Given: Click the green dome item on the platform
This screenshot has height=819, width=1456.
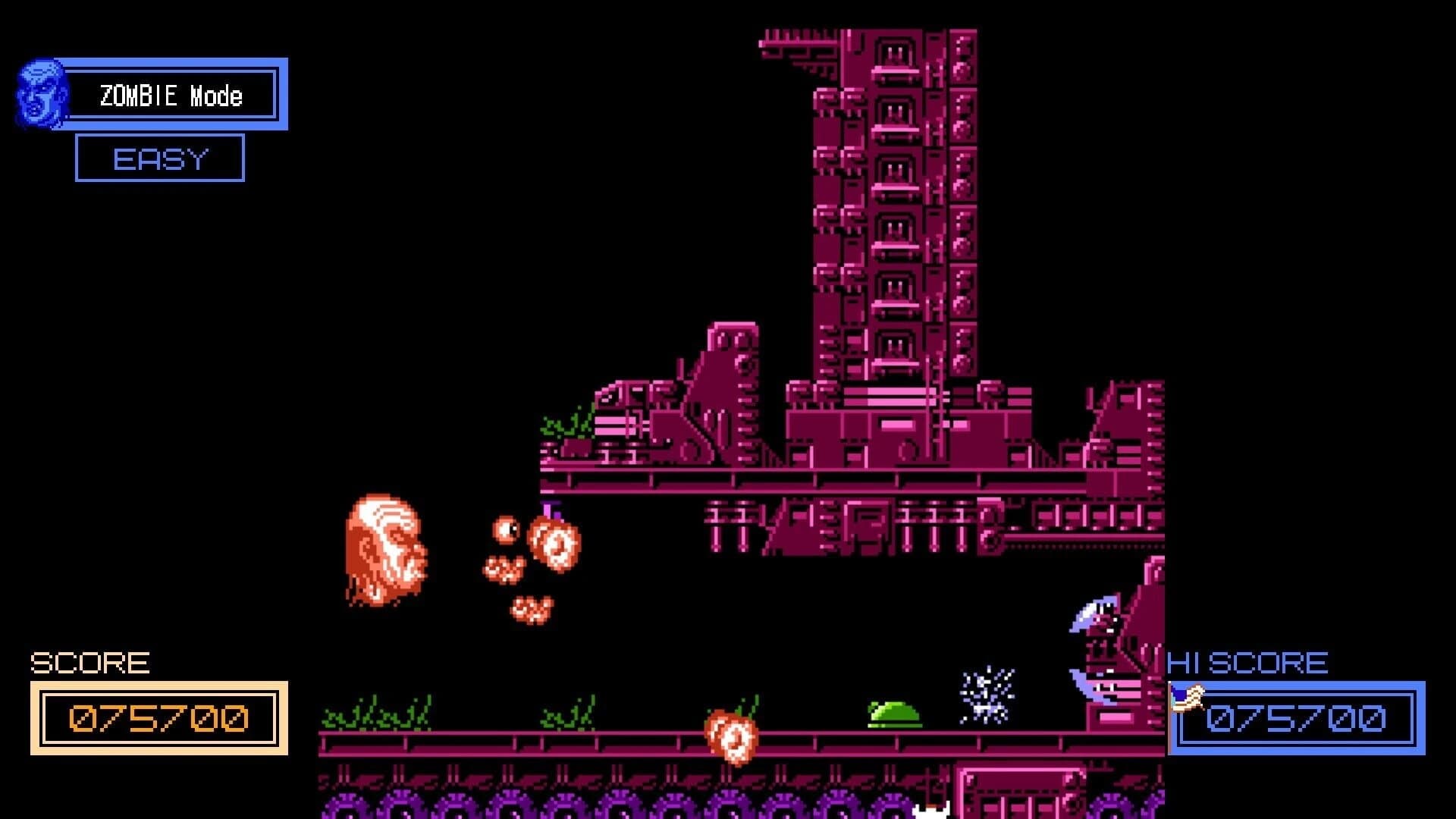Looking at the screenshot, I should [890, 711].
